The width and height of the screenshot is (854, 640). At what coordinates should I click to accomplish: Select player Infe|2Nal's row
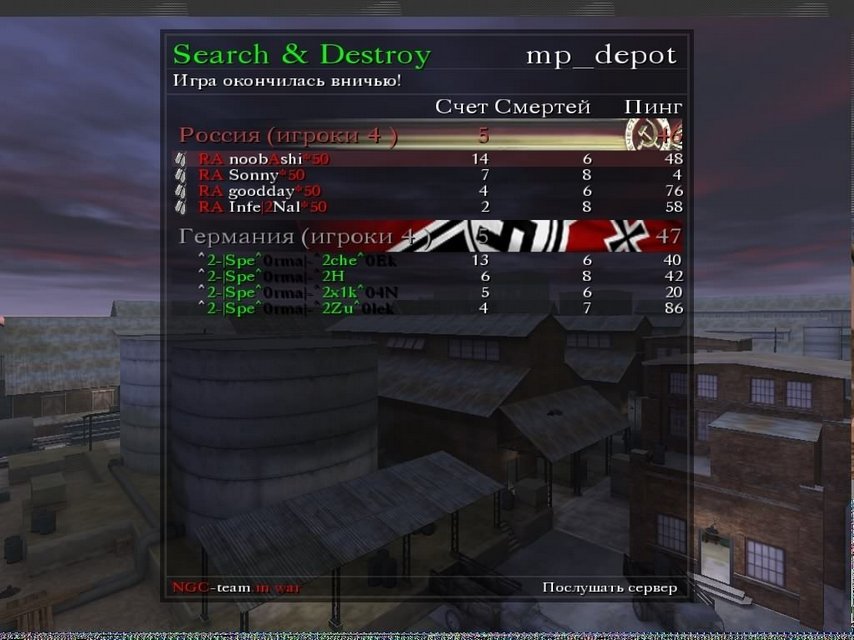[x=262, y=207]
